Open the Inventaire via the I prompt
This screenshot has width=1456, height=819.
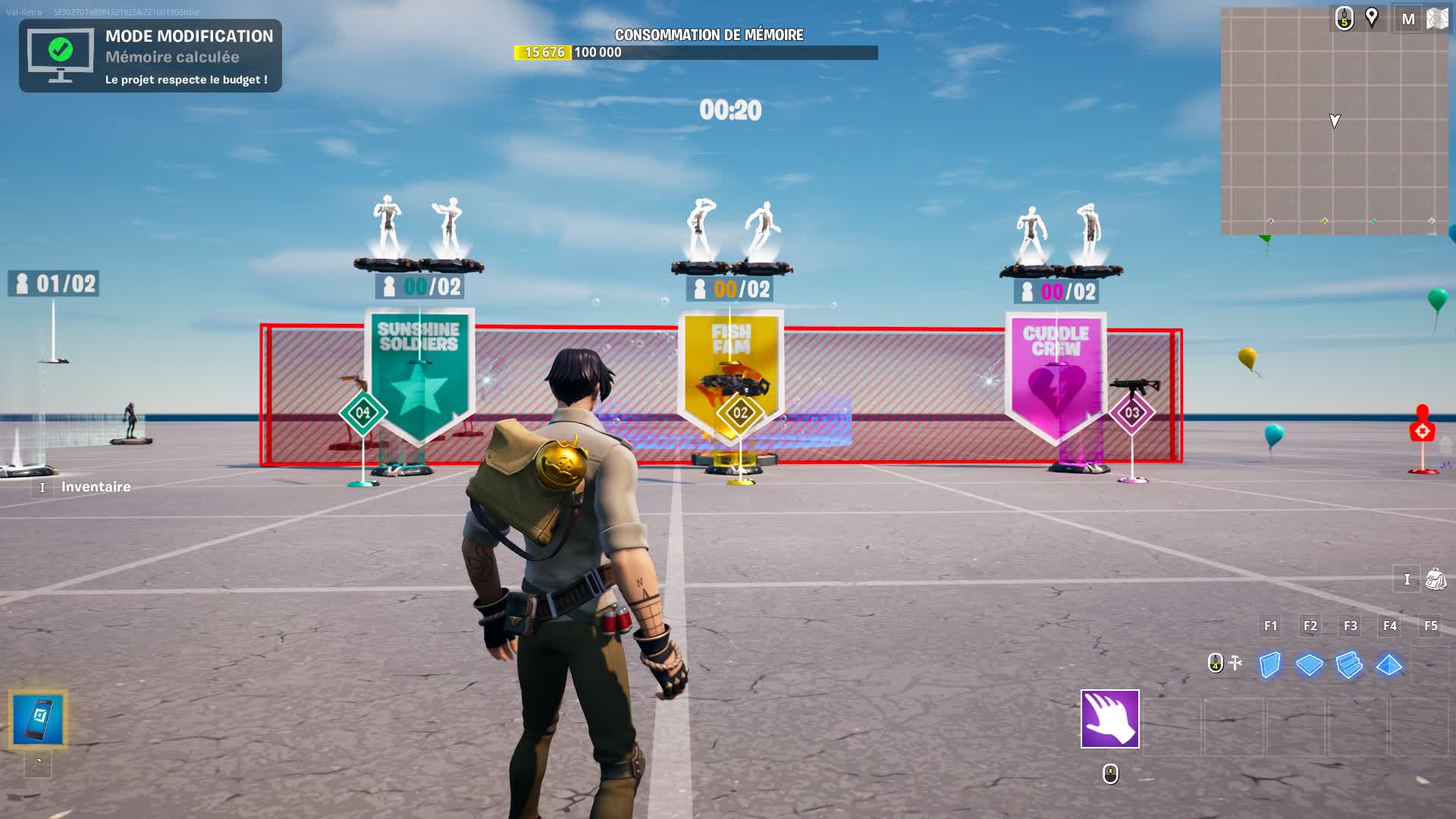pyautogui.click(x=43, y=488)
